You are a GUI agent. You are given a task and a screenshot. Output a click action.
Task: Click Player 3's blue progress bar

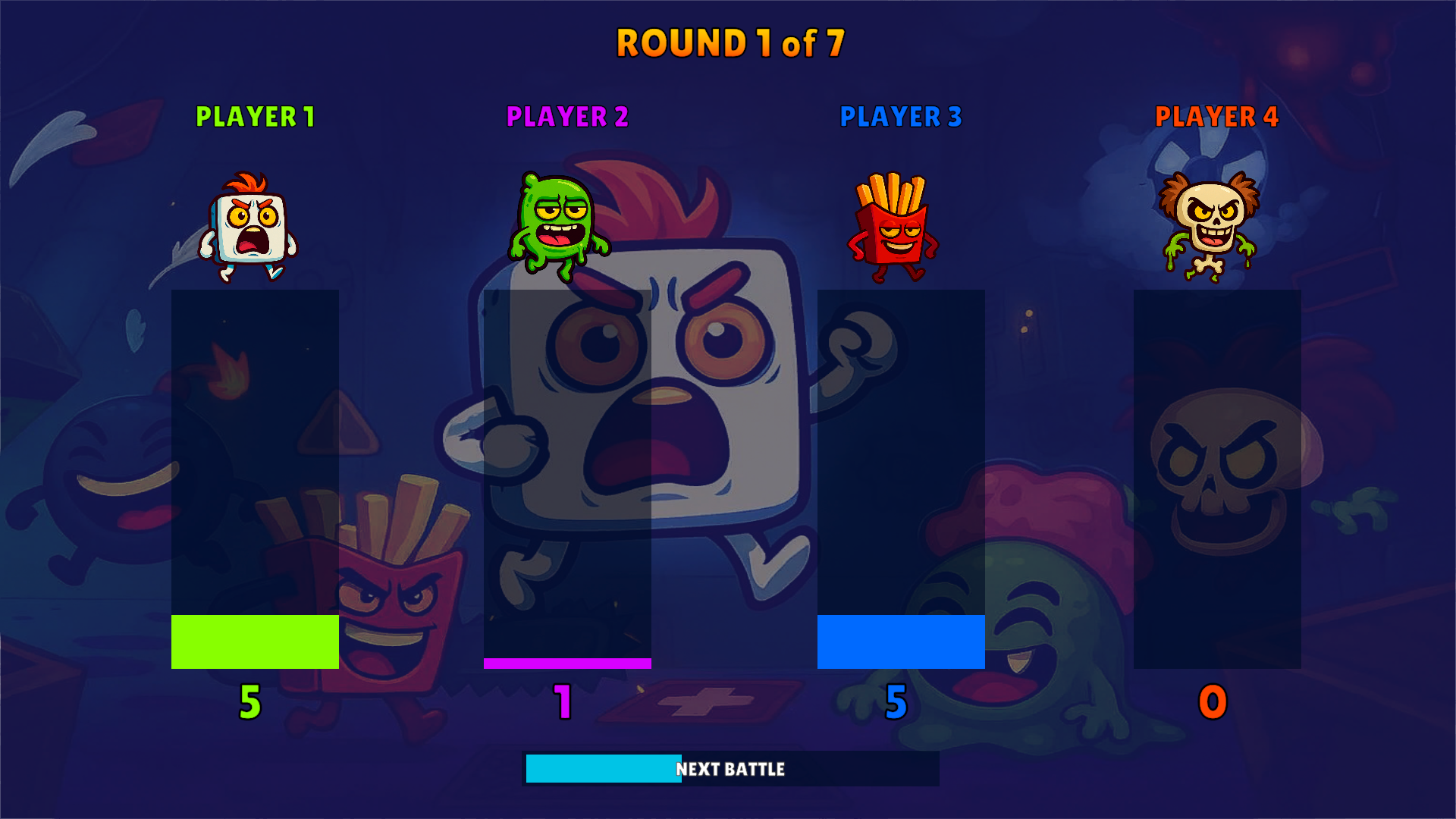[901, 642]
